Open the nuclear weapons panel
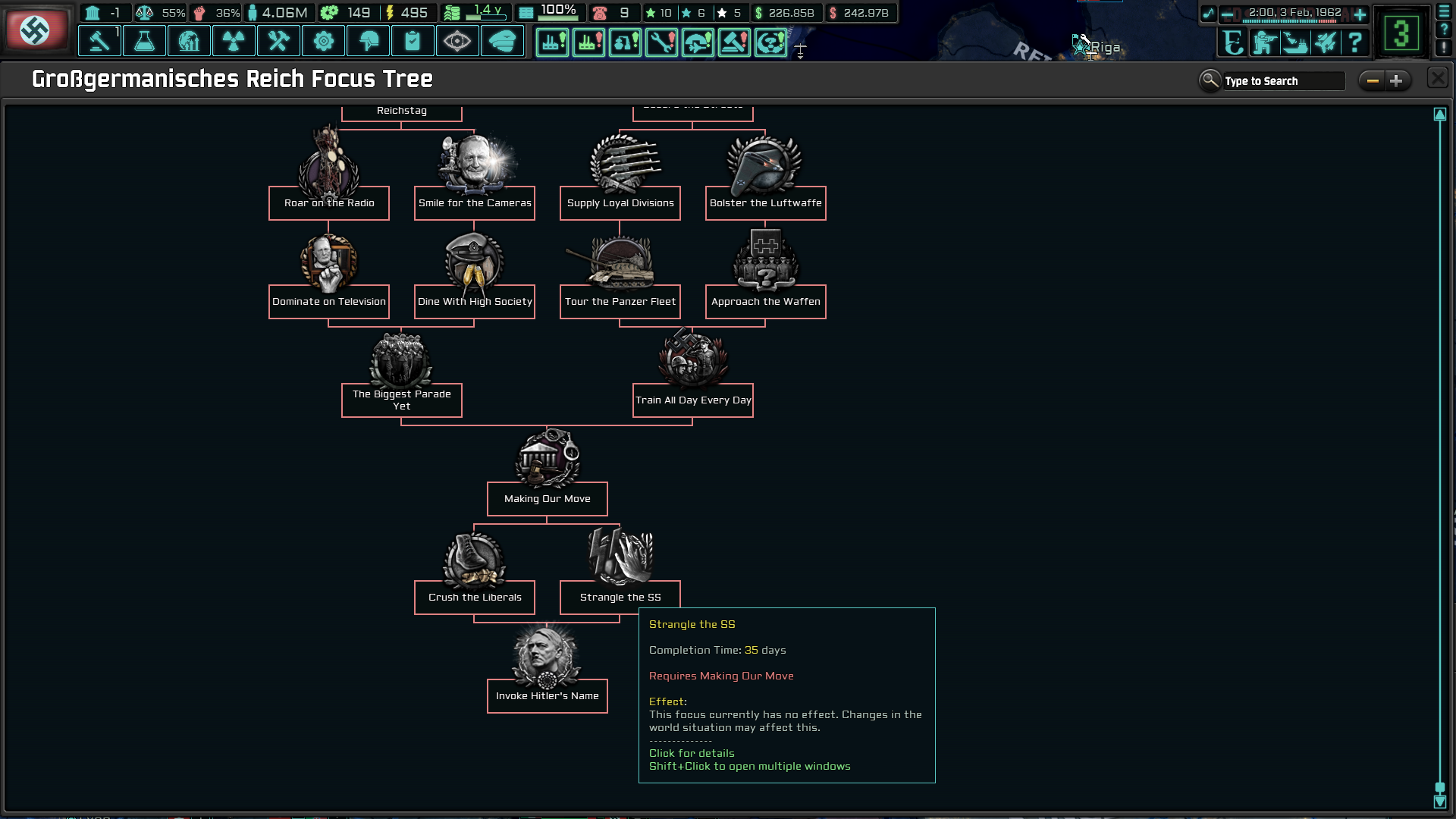1456x819 pixels. point(234,41)
